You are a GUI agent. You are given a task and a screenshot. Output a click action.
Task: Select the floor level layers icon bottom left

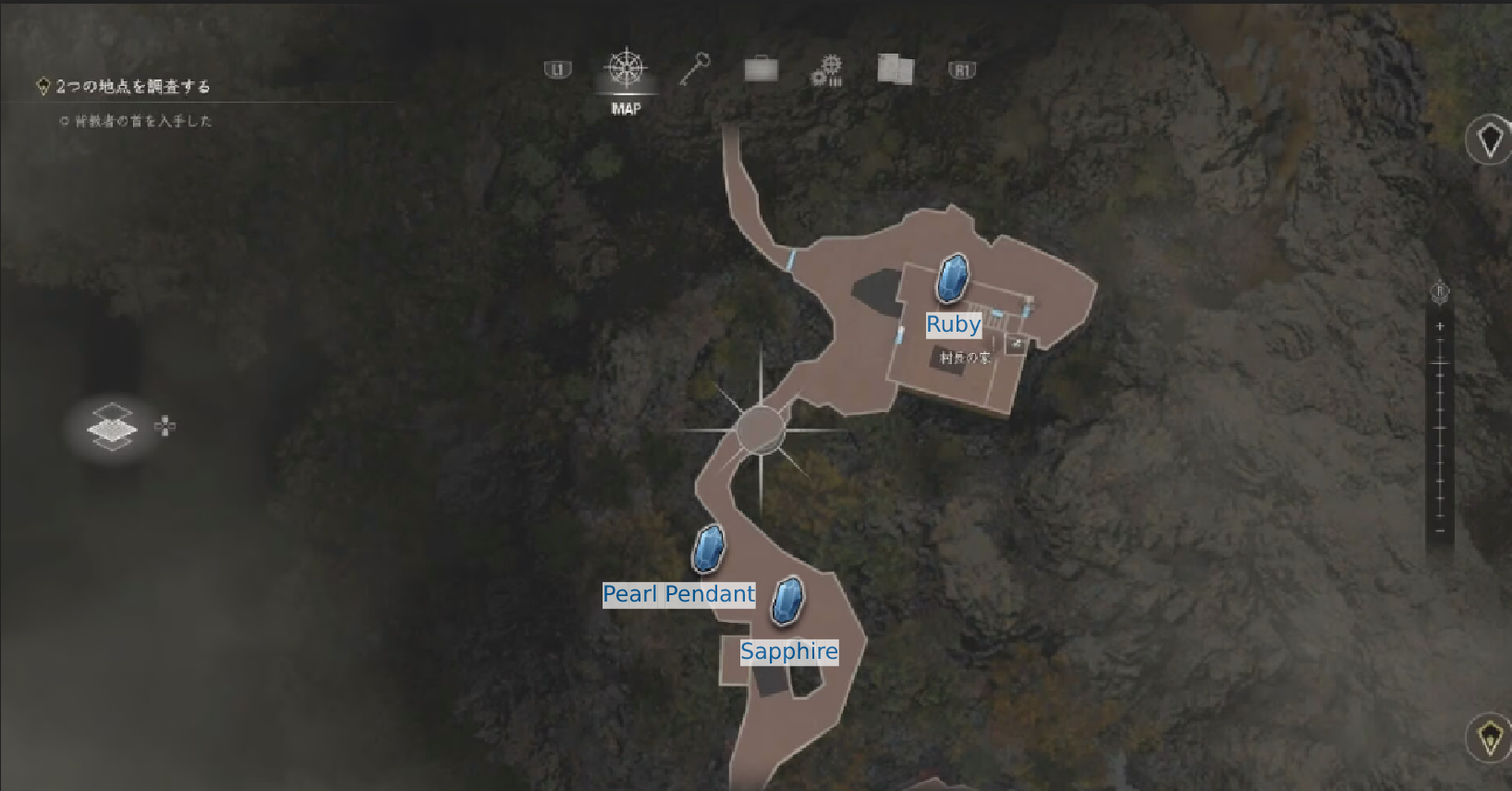tap(111, 427)
